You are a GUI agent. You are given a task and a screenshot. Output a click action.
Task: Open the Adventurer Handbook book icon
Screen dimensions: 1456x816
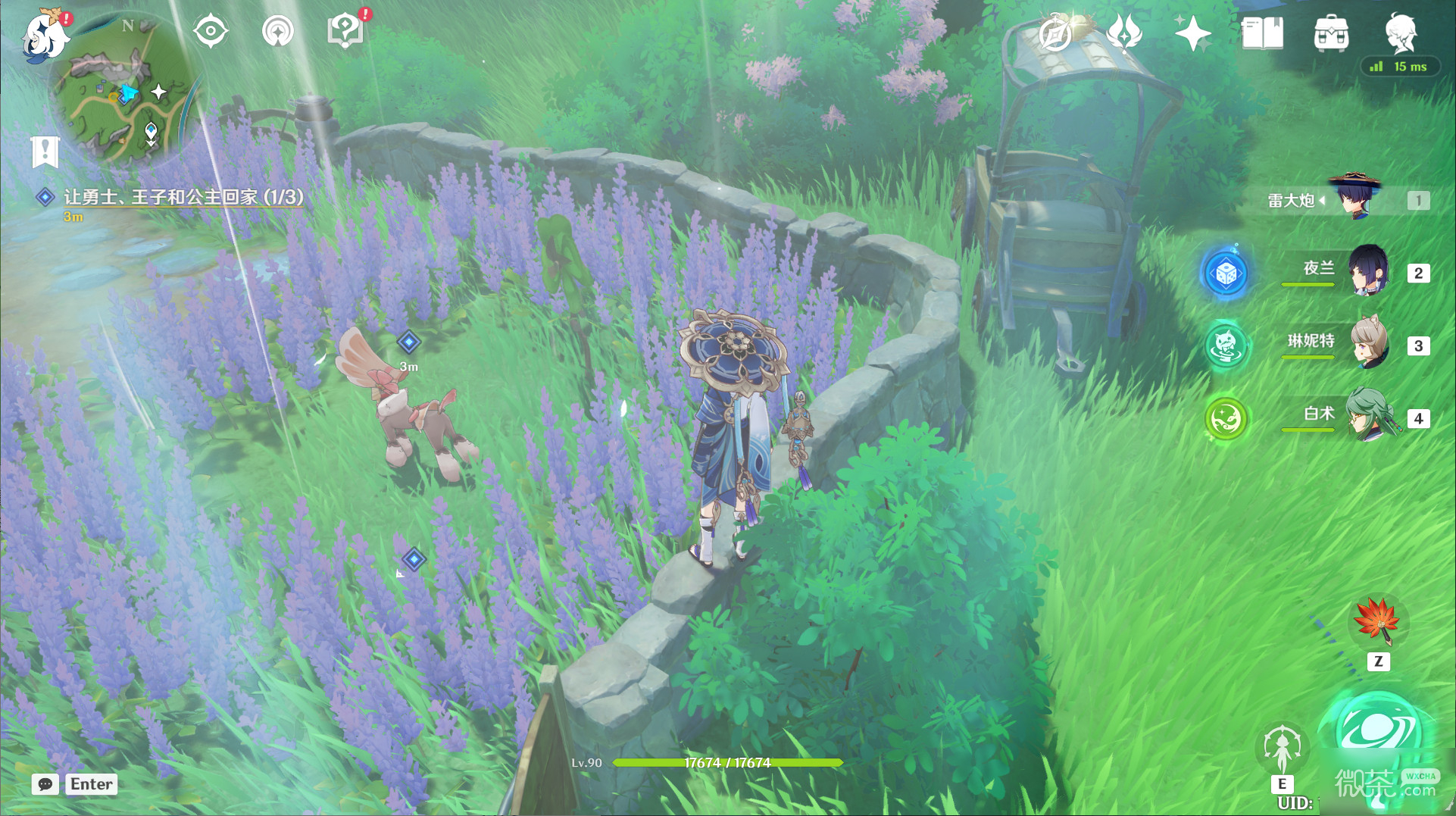coord(1262,33)
